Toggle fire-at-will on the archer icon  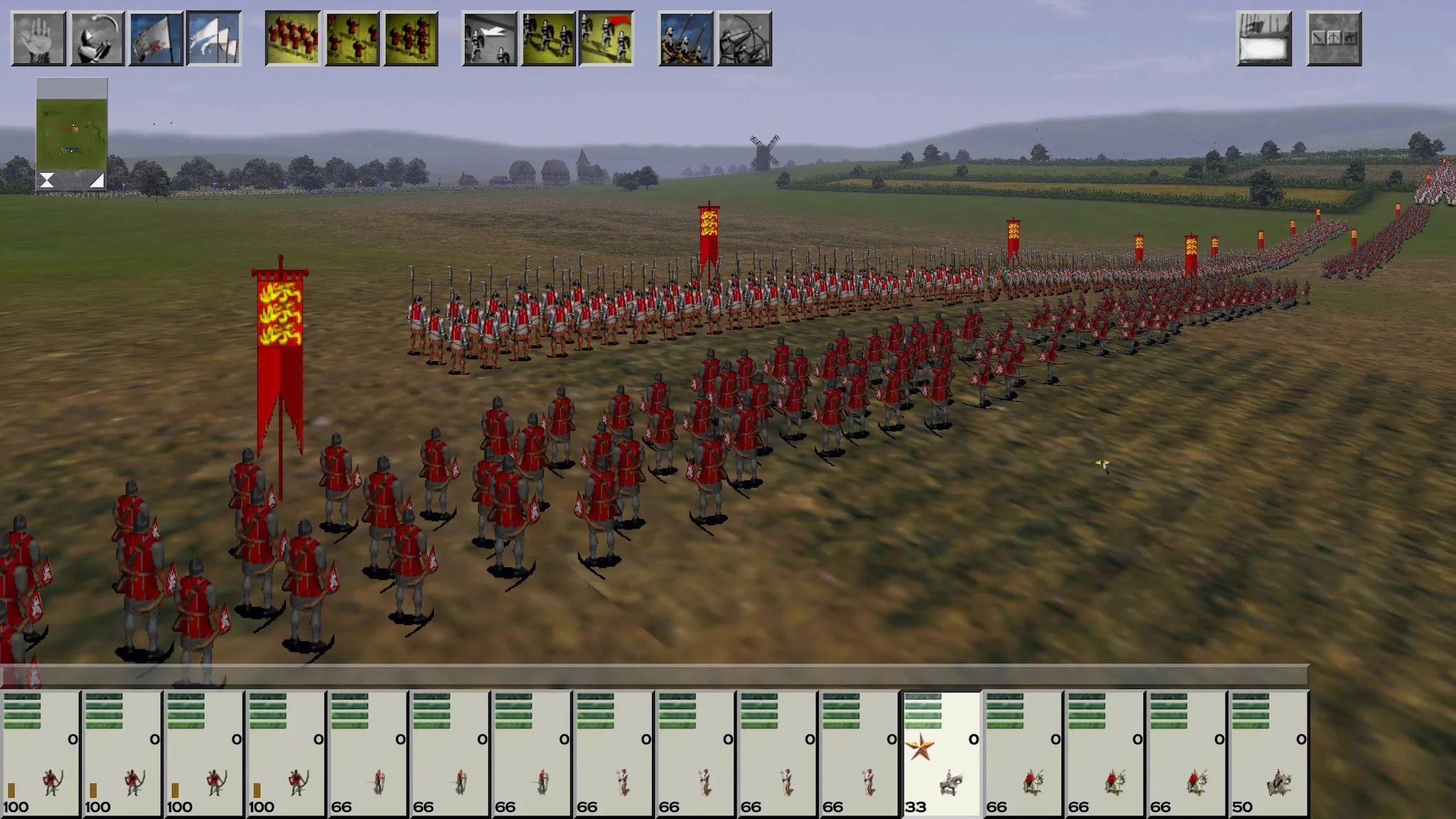(744, 39)
